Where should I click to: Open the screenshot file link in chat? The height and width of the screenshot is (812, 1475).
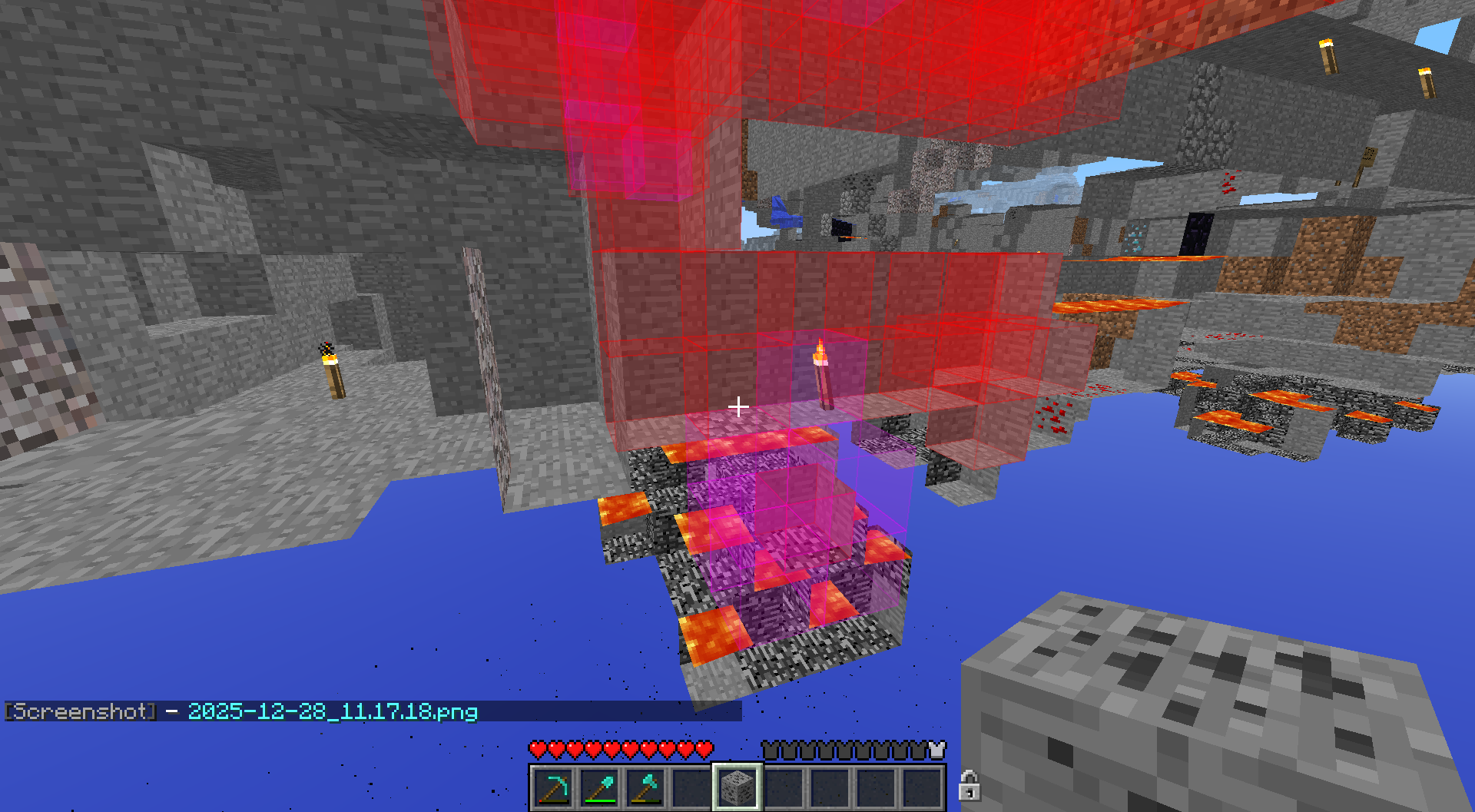[x=333, y=711]
